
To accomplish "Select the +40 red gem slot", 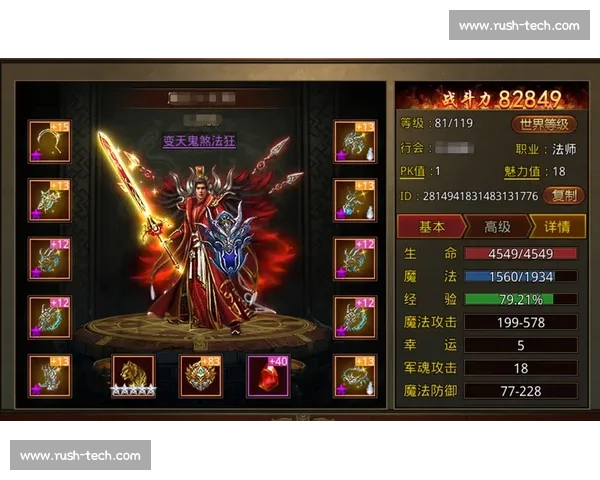I will coord(268,375).
